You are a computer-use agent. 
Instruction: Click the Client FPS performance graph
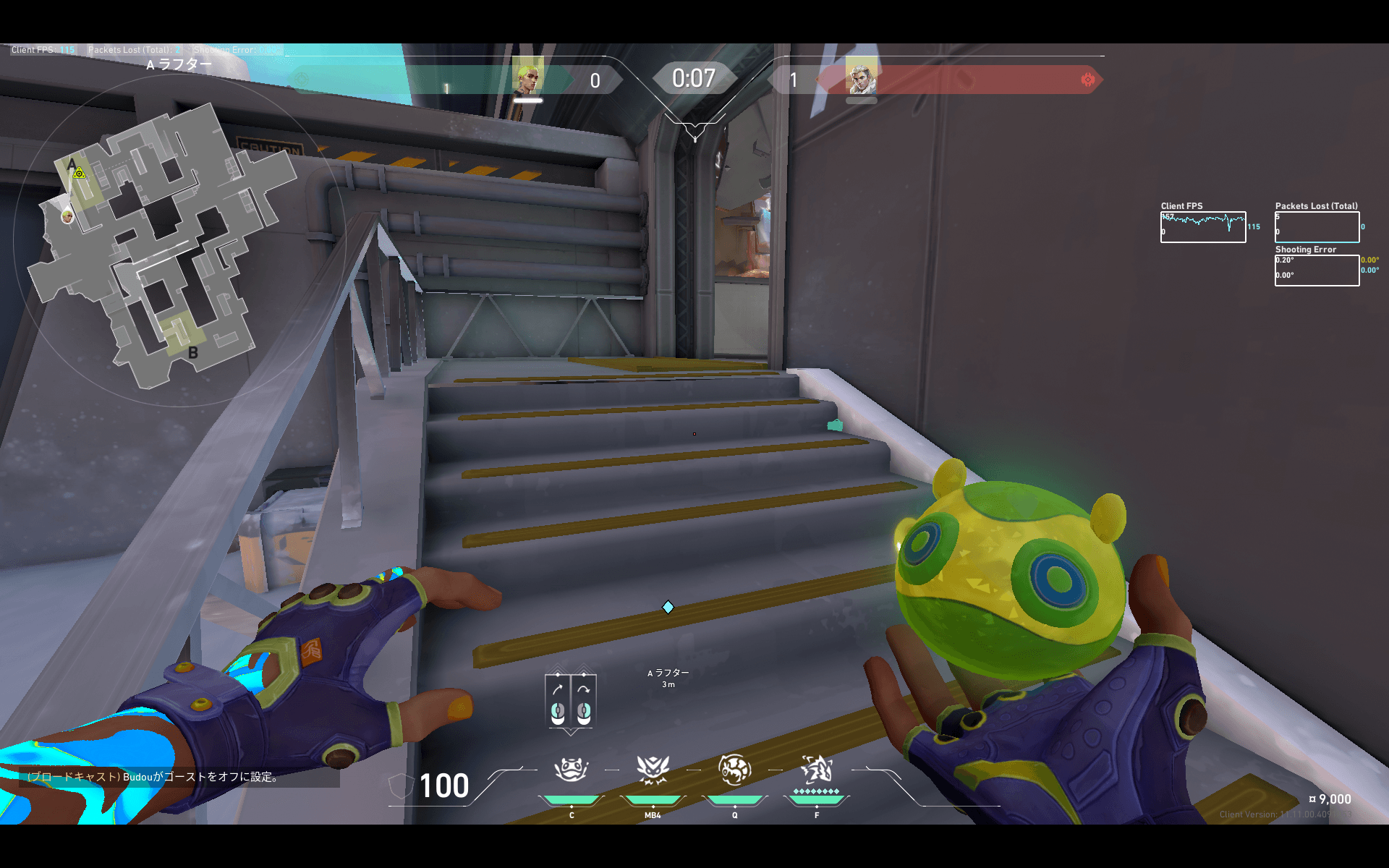[1202, 227]
